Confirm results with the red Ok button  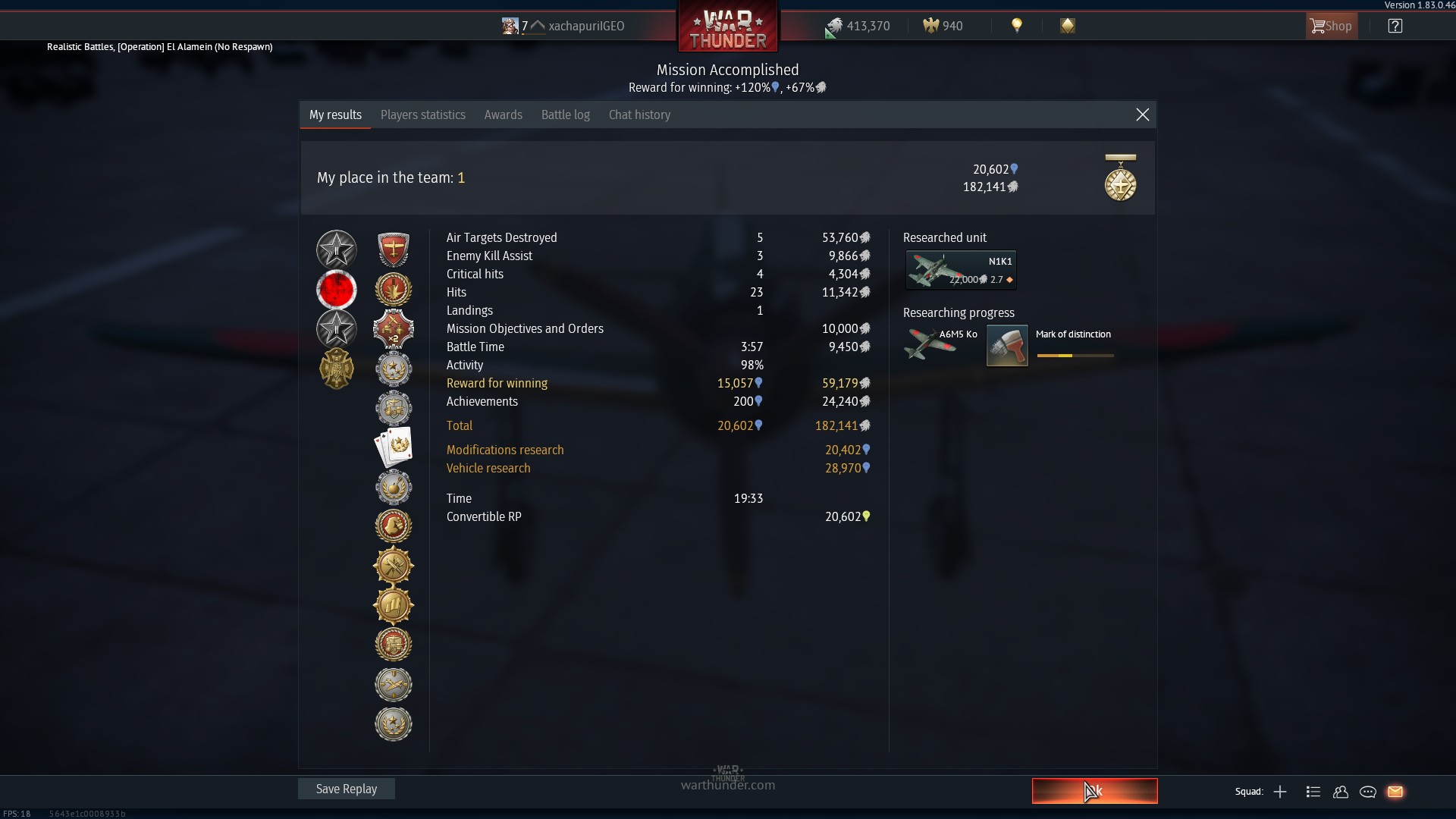1094,791
